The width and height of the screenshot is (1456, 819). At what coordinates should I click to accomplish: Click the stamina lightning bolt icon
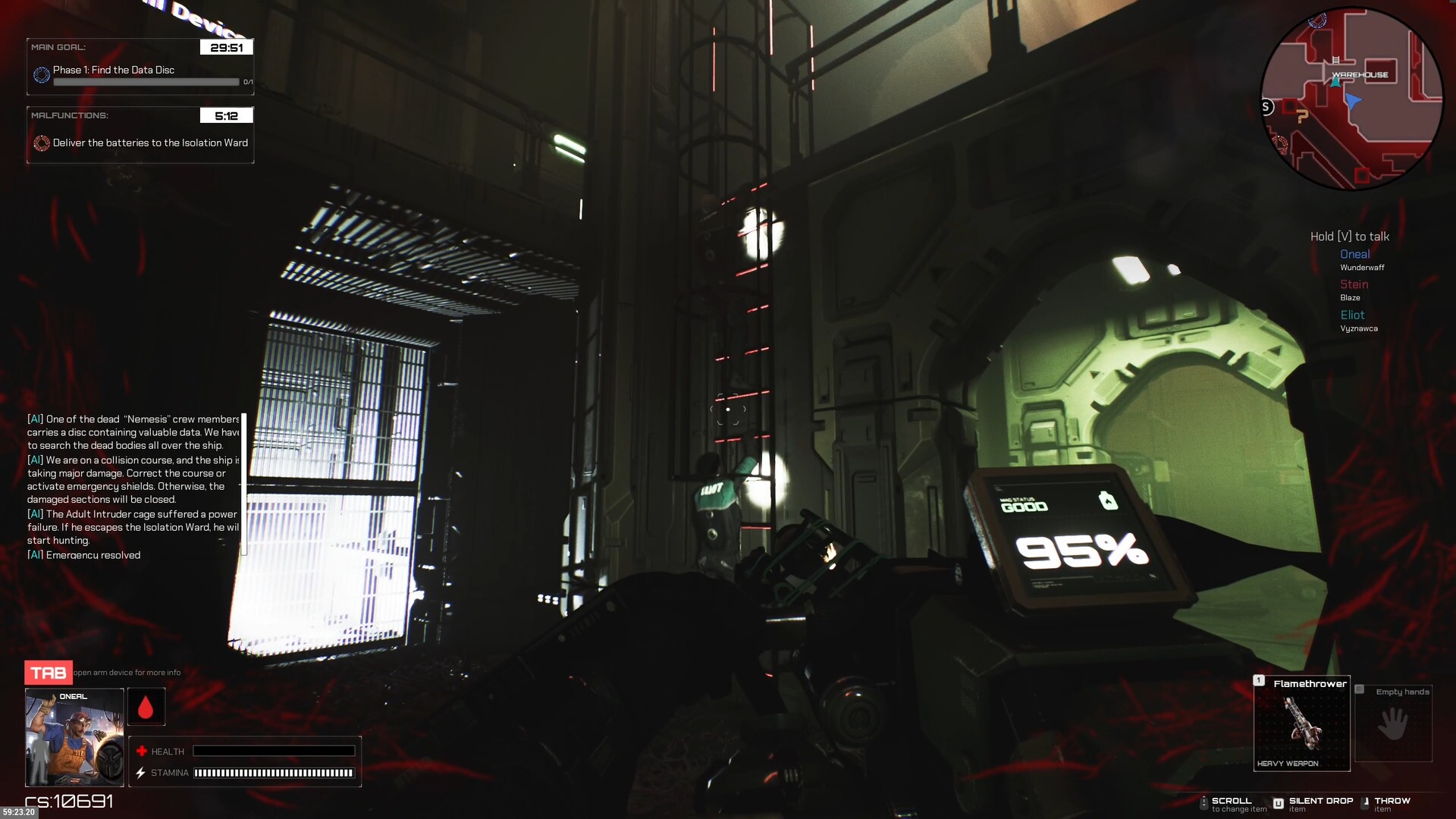click(140, 773)
